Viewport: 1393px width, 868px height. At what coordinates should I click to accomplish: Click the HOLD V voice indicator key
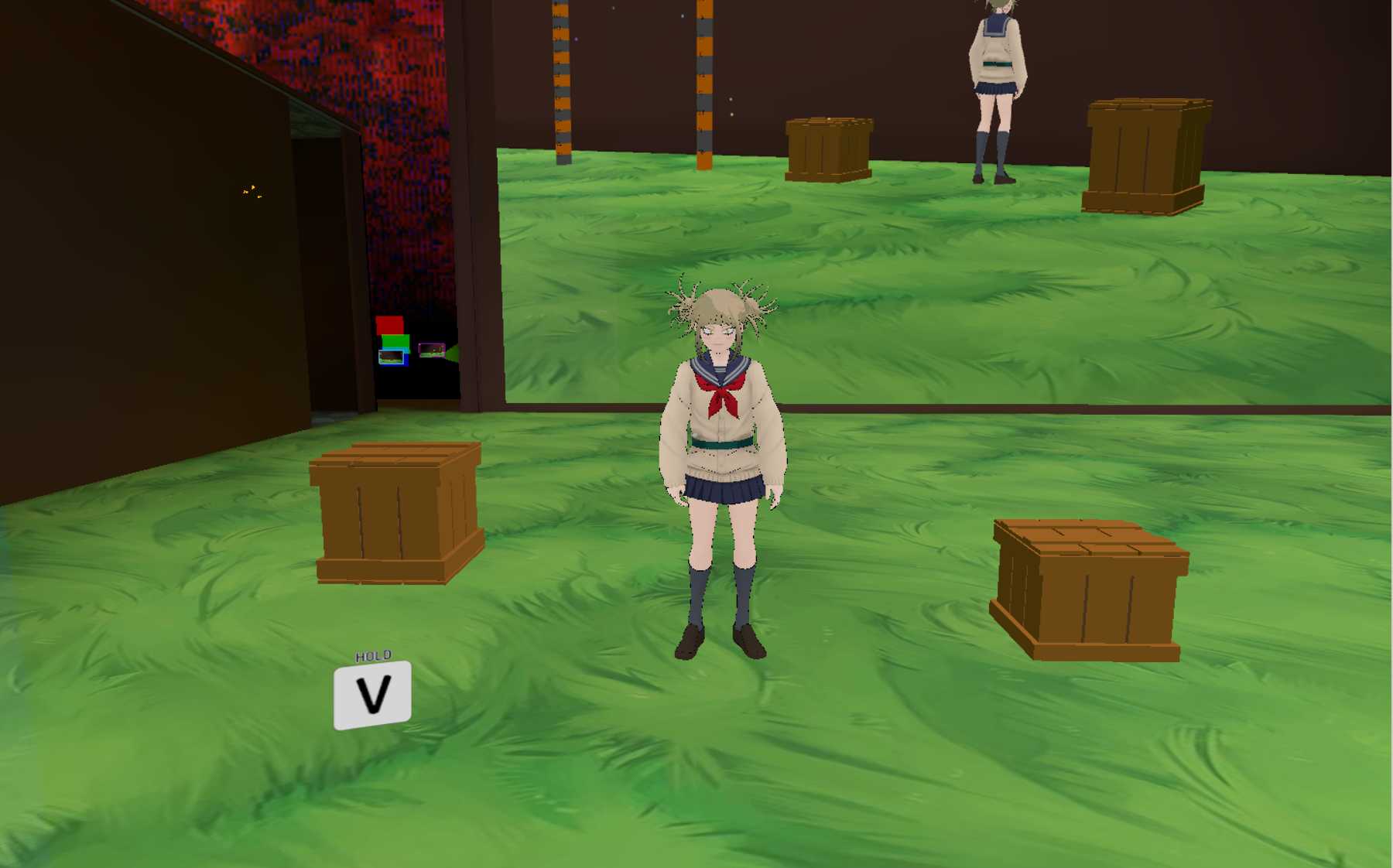372,695
